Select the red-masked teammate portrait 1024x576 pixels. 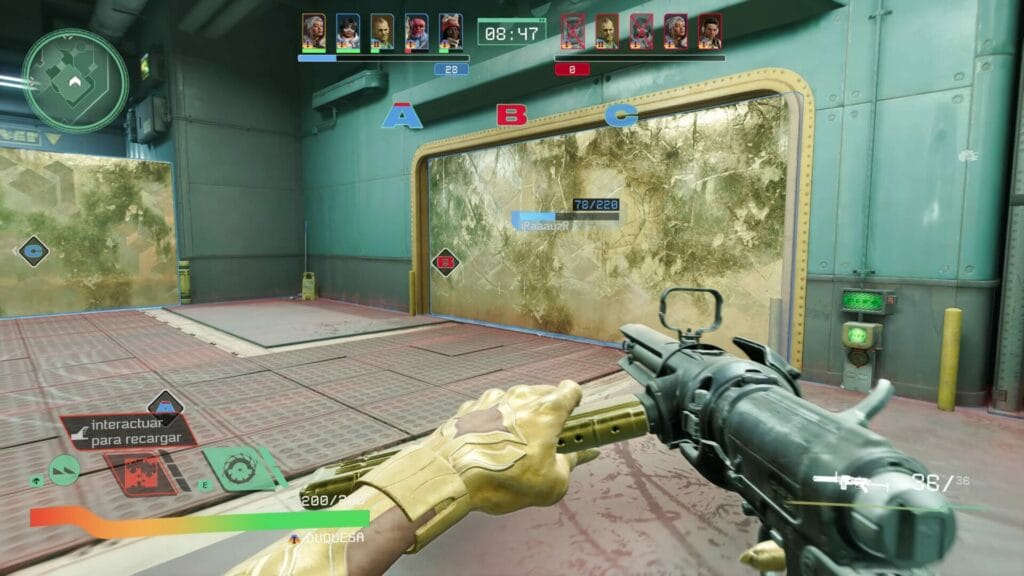416,32
